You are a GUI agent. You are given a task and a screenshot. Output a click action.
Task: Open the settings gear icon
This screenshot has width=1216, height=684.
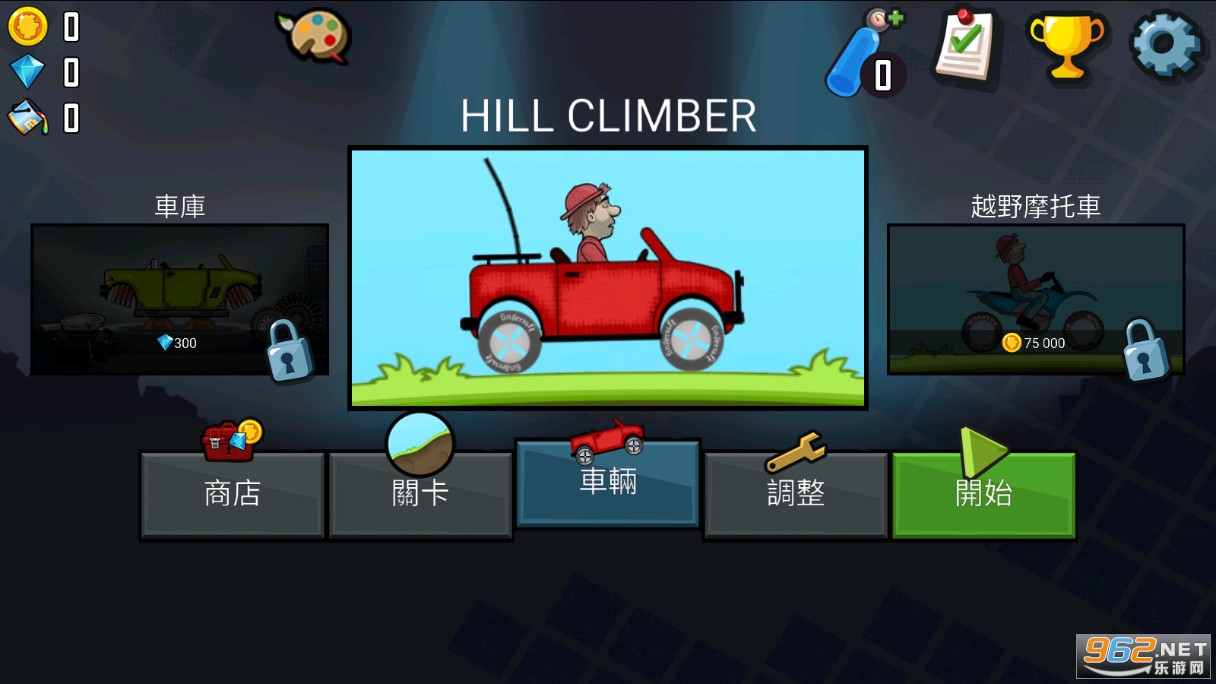pos(1165,45)
